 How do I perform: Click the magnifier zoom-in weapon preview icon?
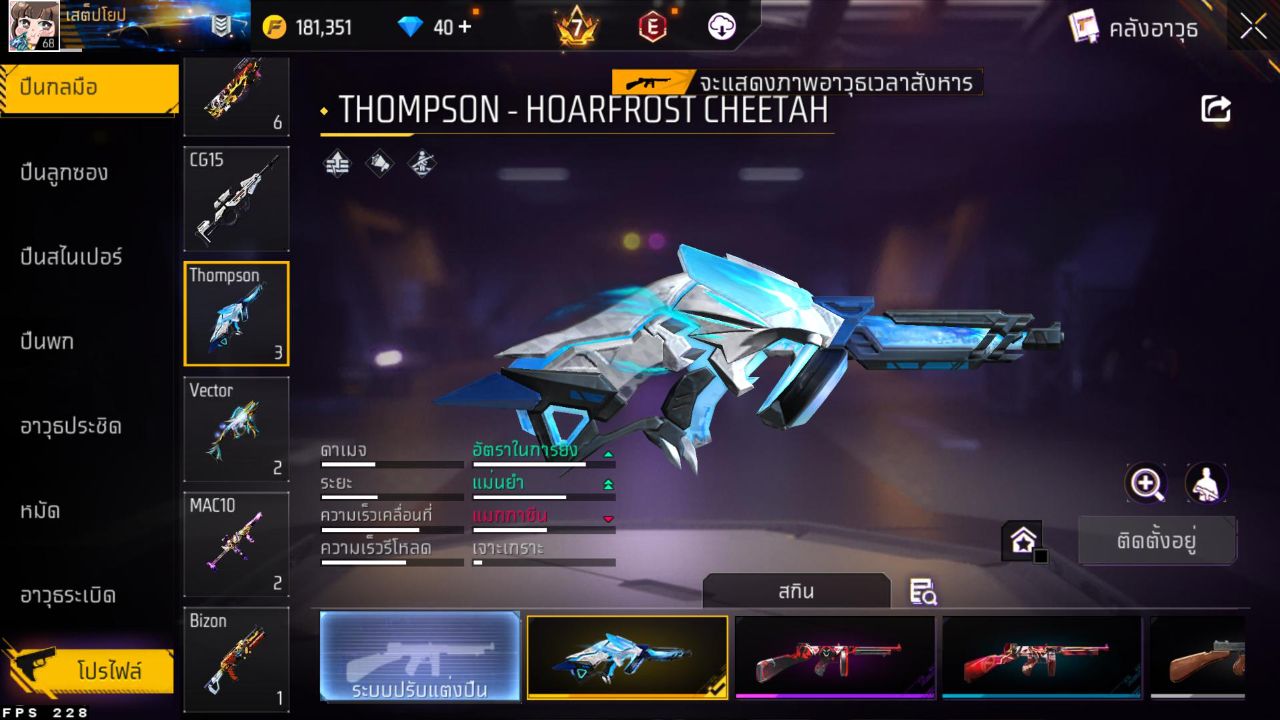(x=1146, y=485)
